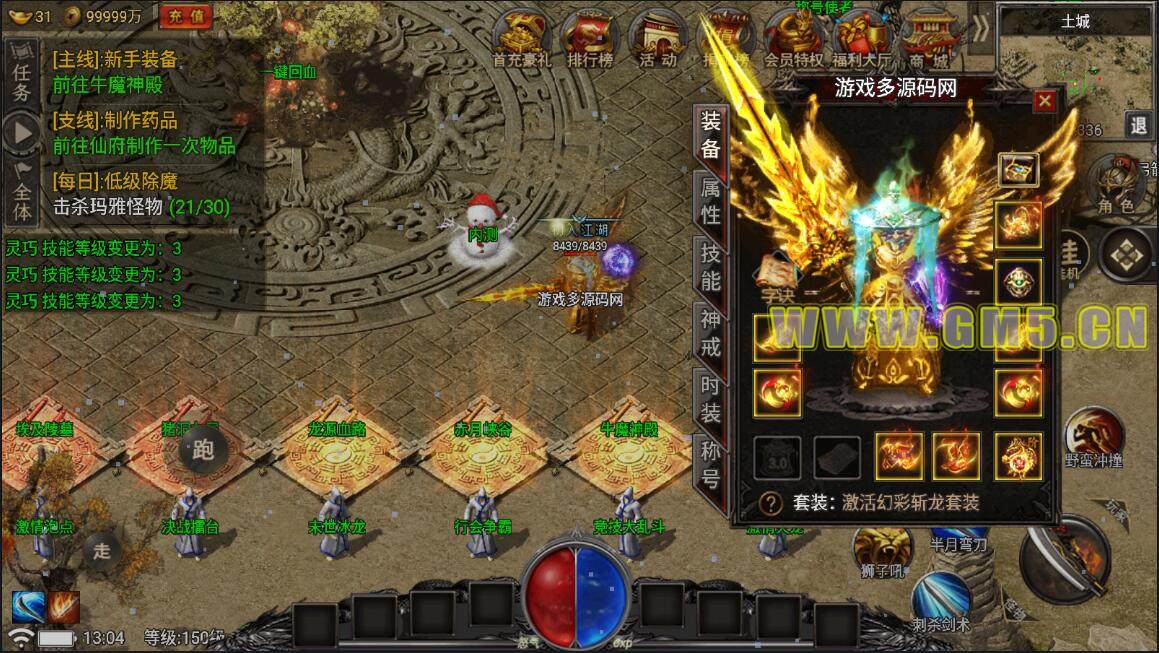Screen dimensions: 1159x653
Task: Activate the 野蛮冲撞 skill
Action: (x=1093, y=438)
